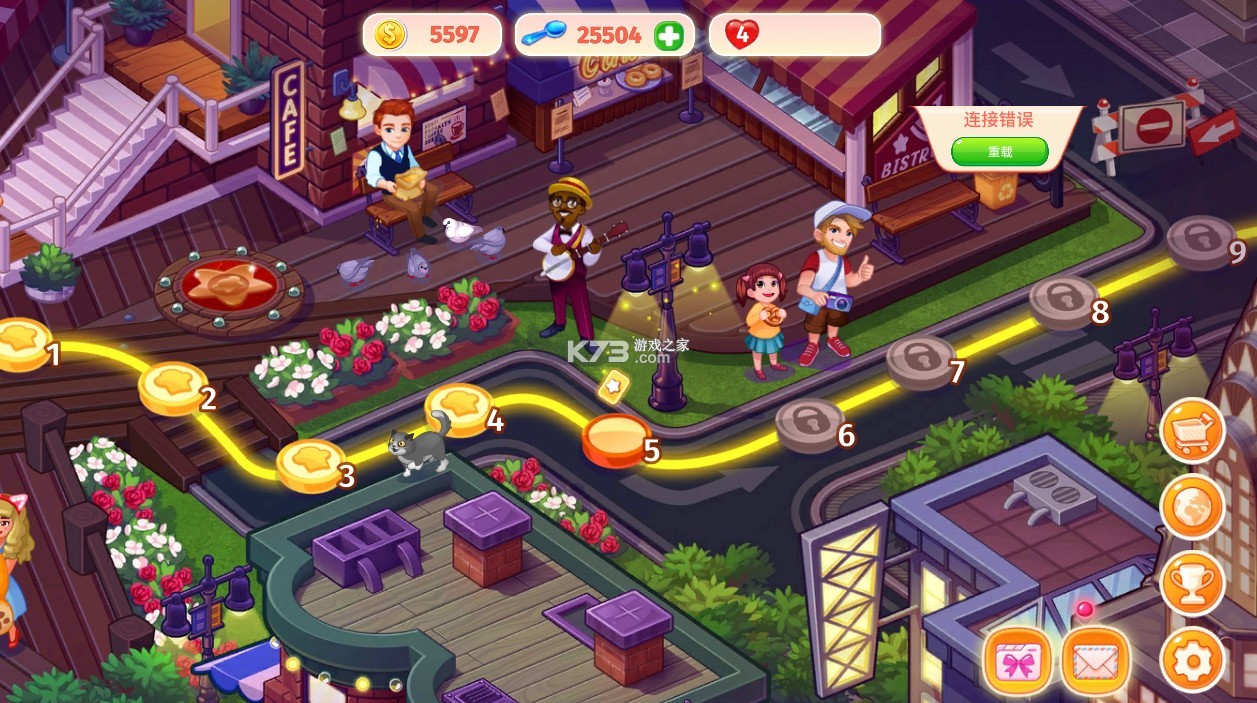Replay completed level 4 star coin
1257x703 pixels.
460,408
